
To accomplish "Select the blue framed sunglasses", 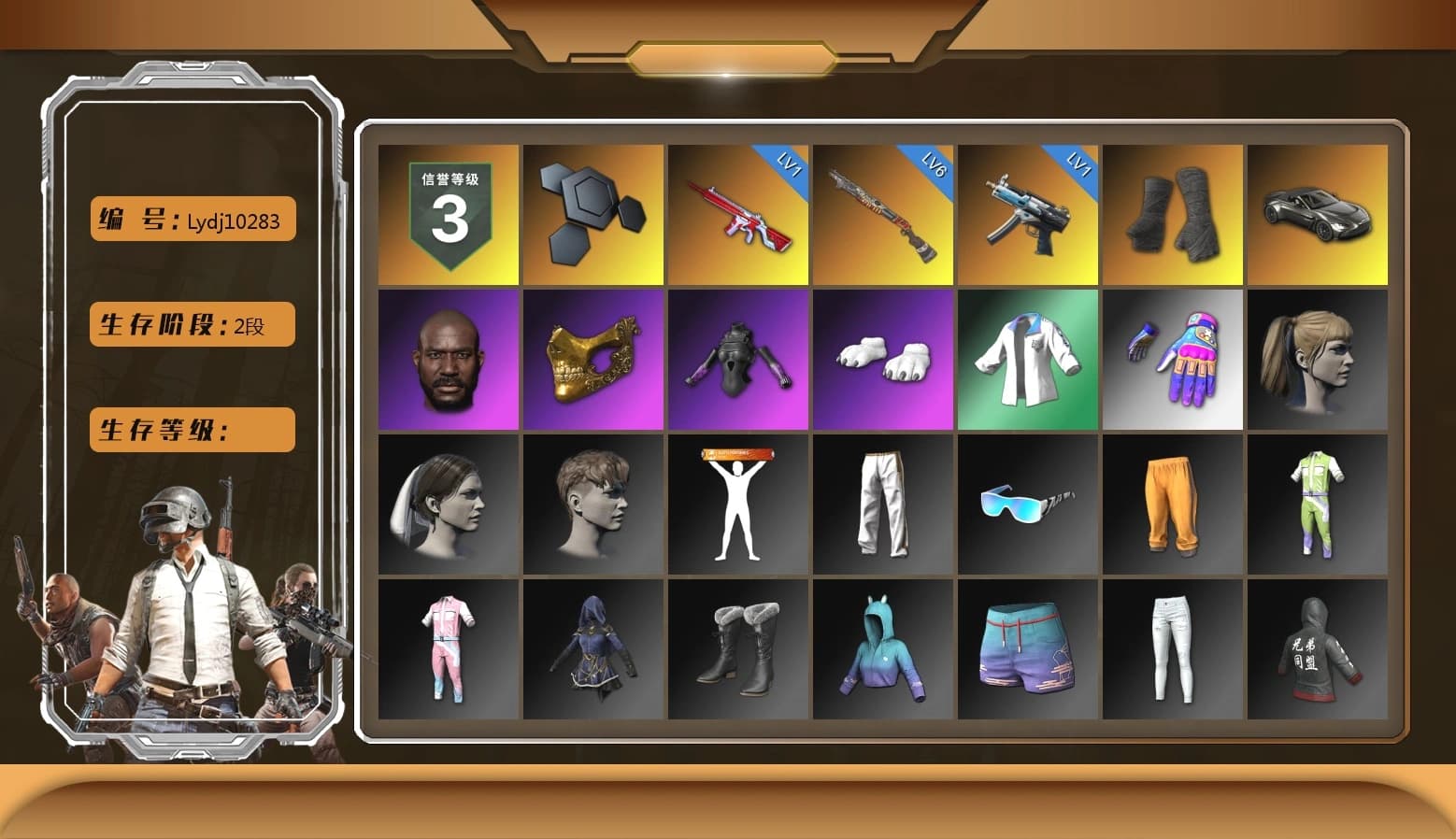I will [1026, 504].
